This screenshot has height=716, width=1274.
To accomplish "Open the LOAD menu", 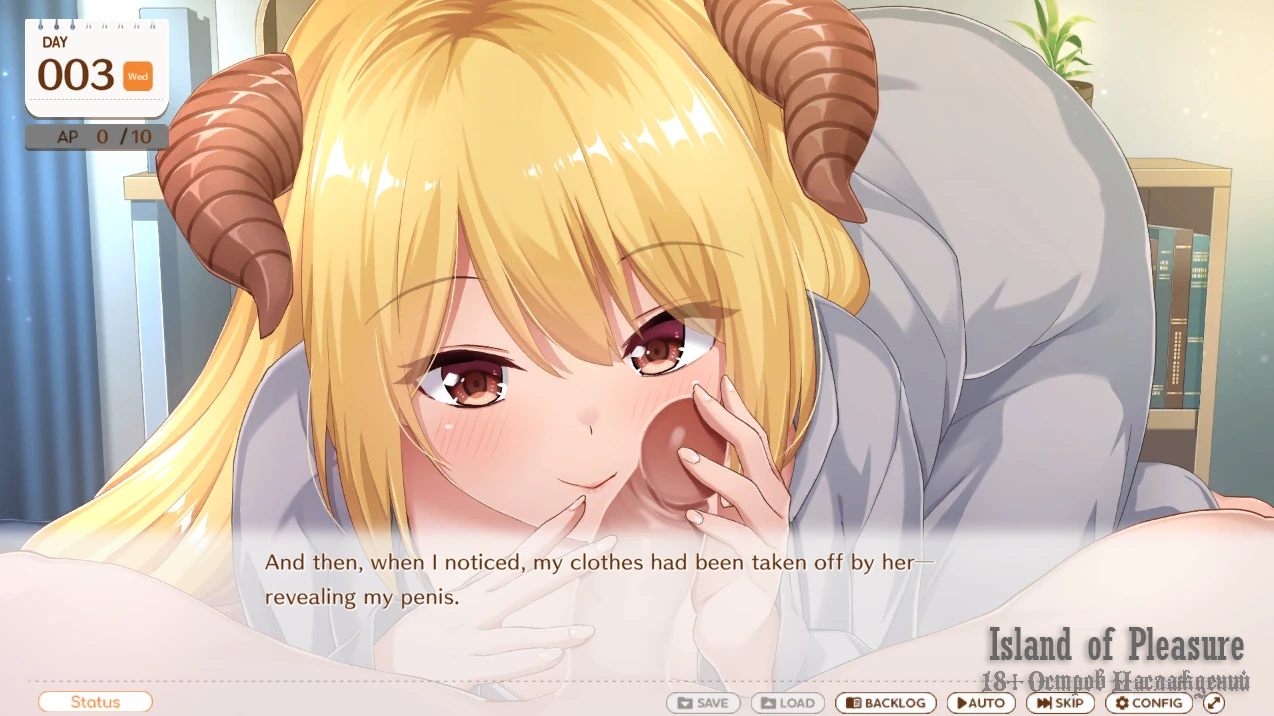I will click(x=788, y=703).
